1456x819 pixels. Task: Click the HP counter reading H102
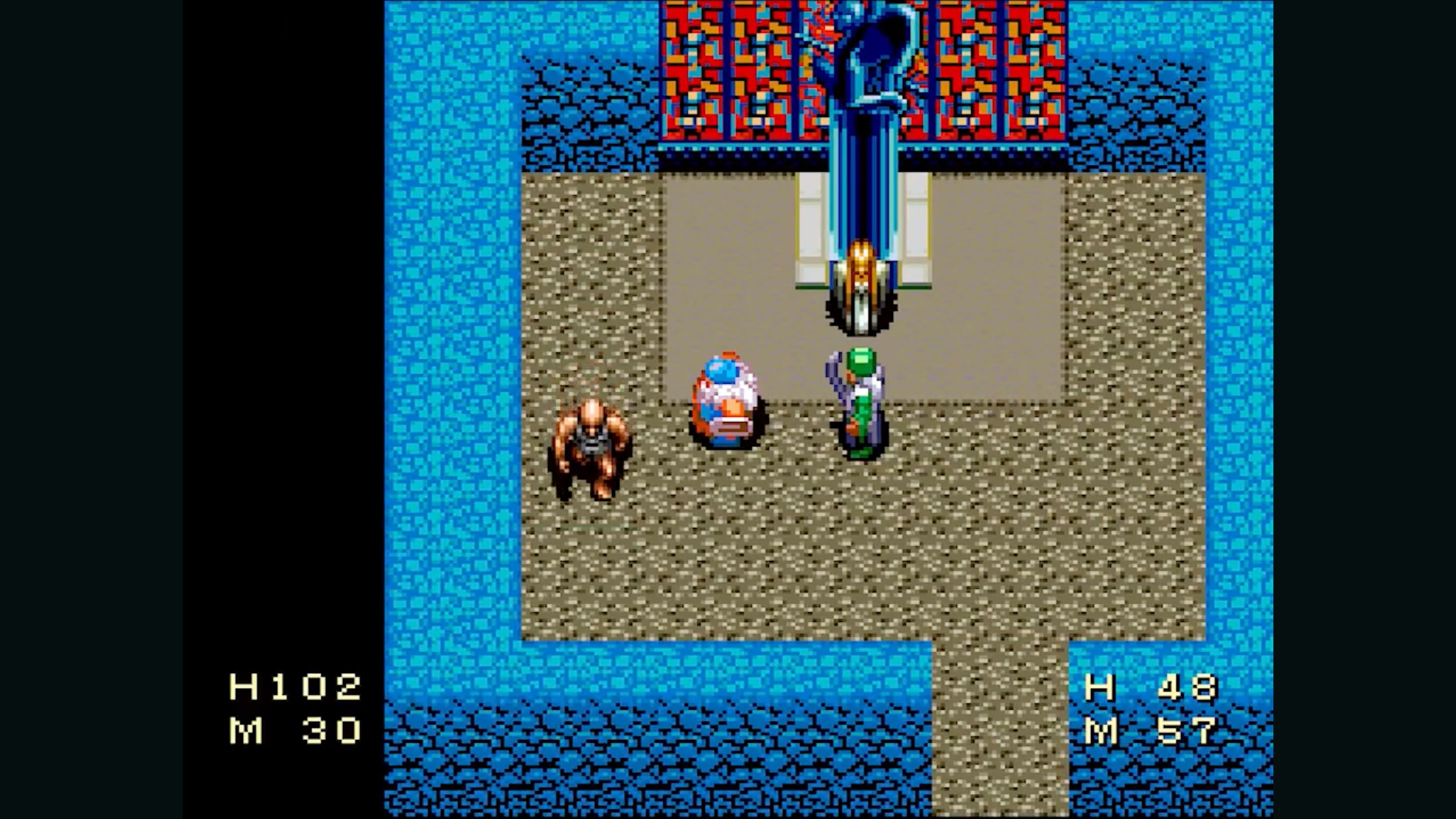[296, 686]
